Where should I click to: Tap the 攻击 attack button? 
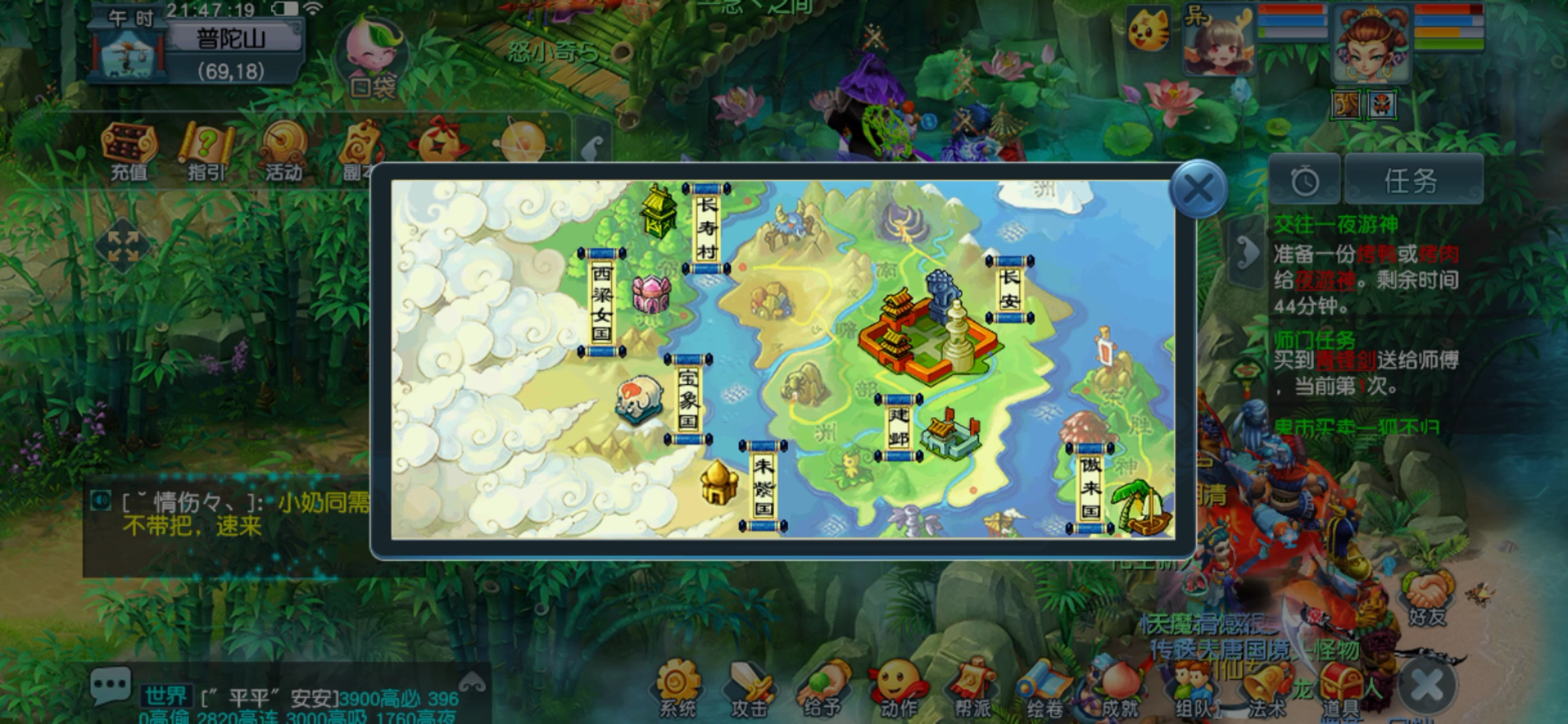749,688
